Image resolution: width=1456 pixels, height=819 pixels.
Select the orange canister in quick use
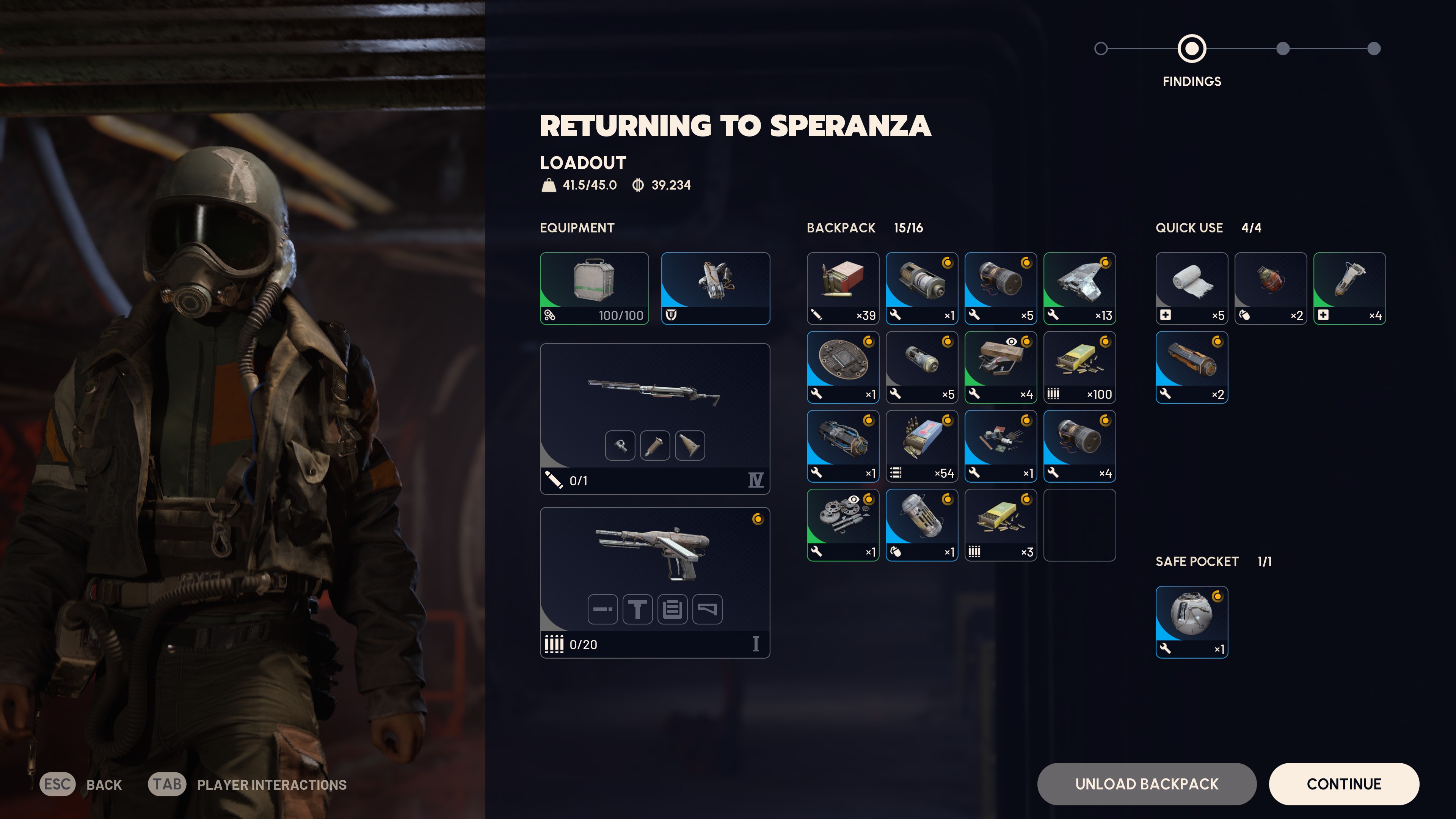pyautogui.click(x=1191, y=367)
